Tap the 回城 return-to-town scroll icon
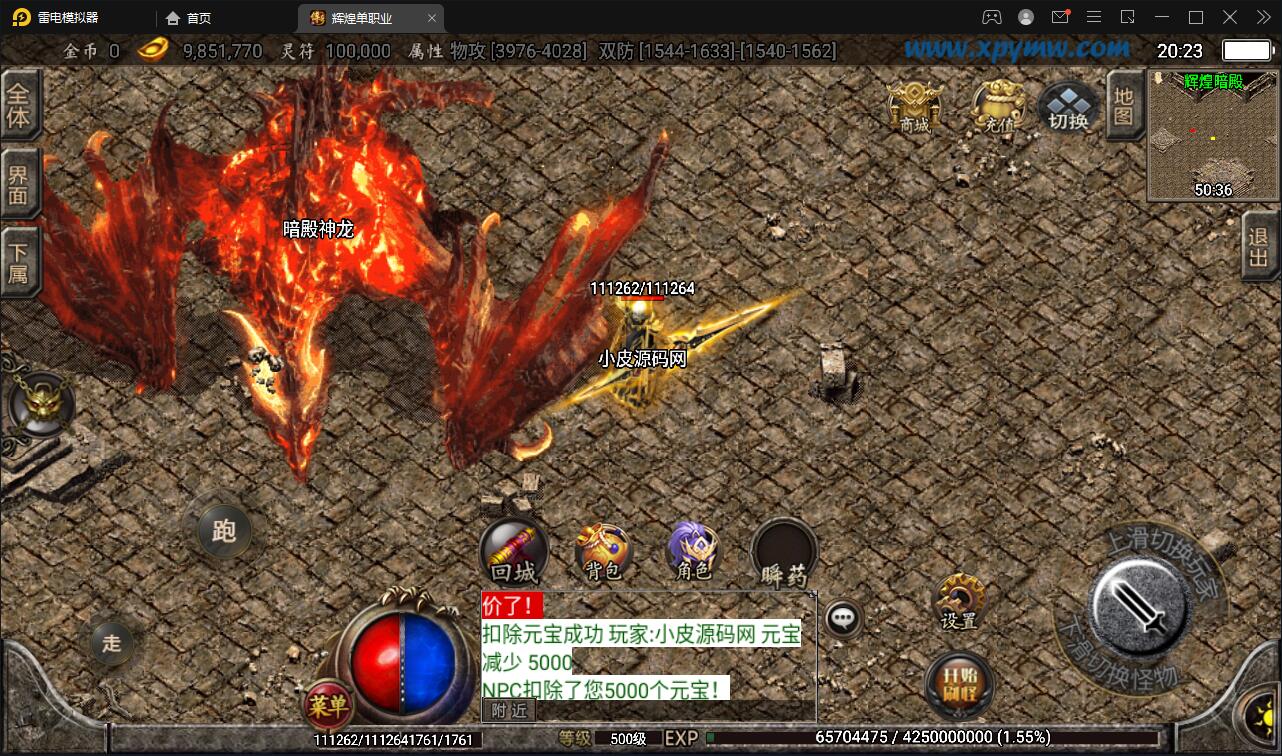Image resolution: width=1282 pixels, height=756 pixels. [x=514, y=550]
